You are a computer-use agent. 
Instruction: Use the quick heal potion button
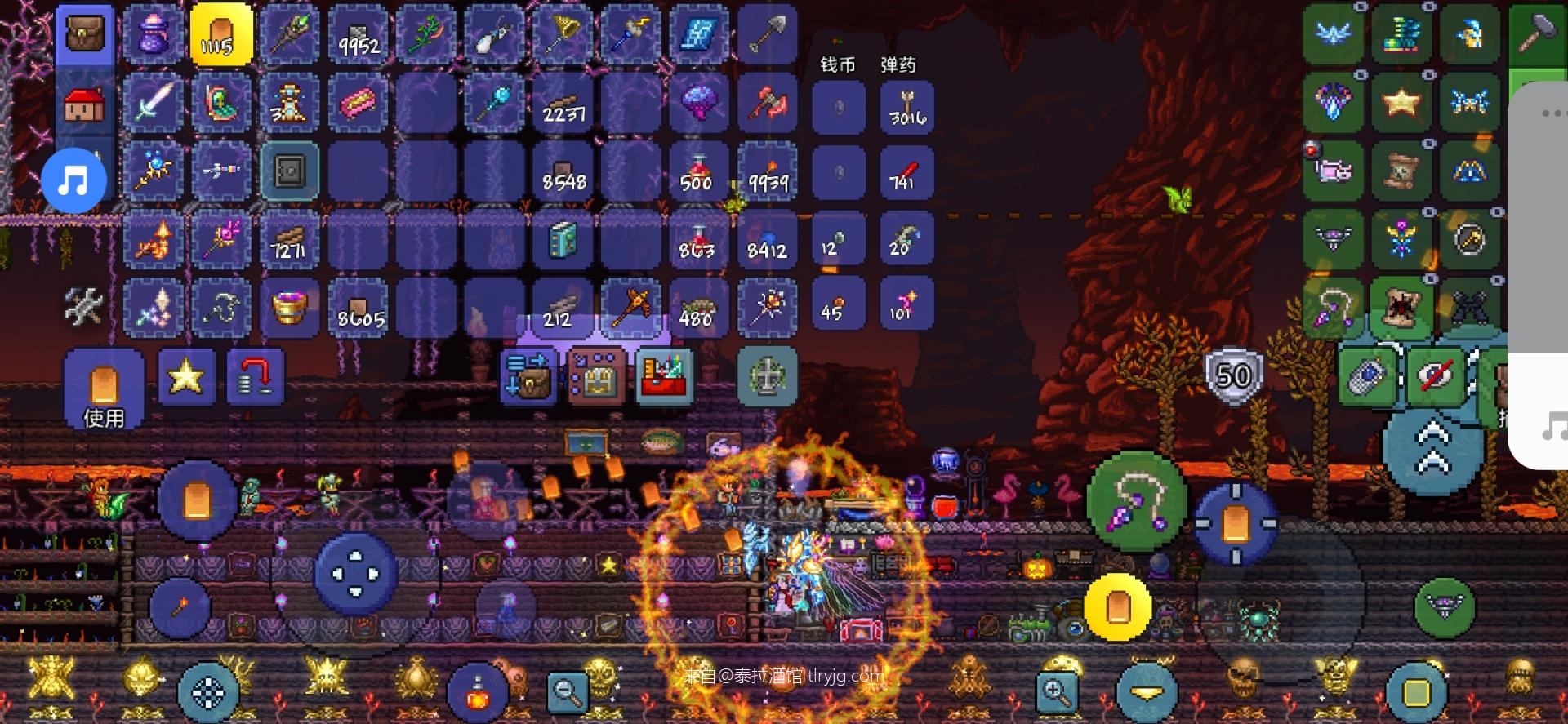477,694
